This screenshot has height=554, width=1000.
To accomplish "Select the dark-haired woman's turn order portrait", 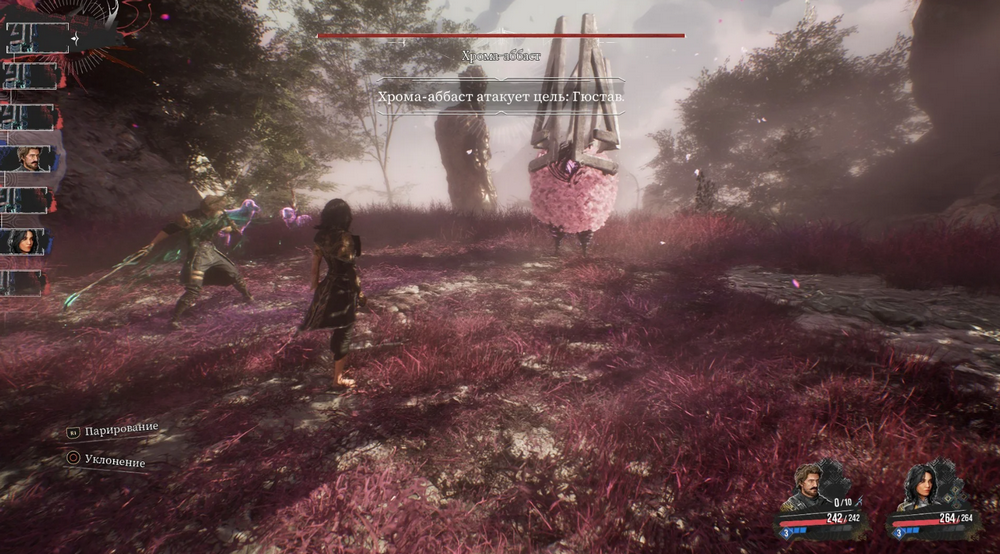I will click(x=26, y=243).
